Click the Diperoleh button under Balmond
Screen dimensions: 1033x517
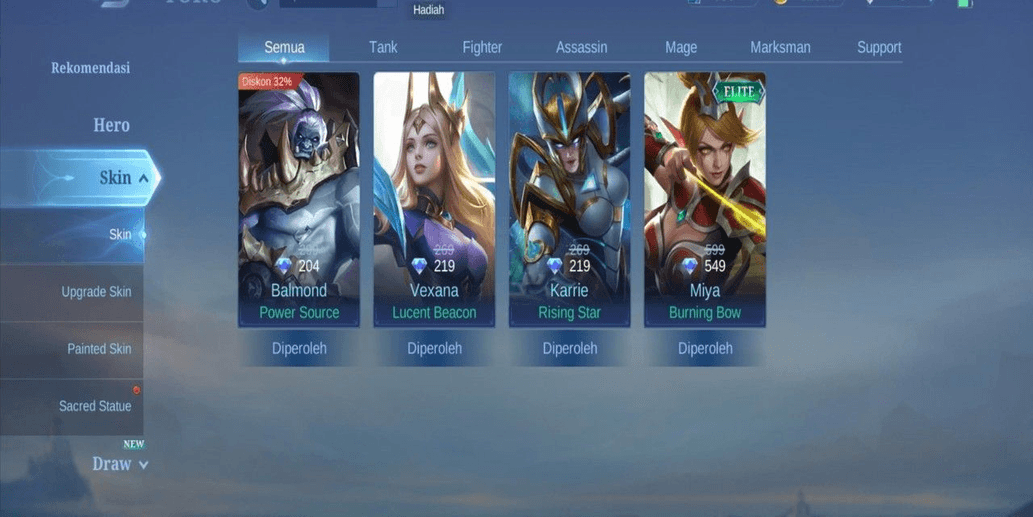[x=299, y=349]
